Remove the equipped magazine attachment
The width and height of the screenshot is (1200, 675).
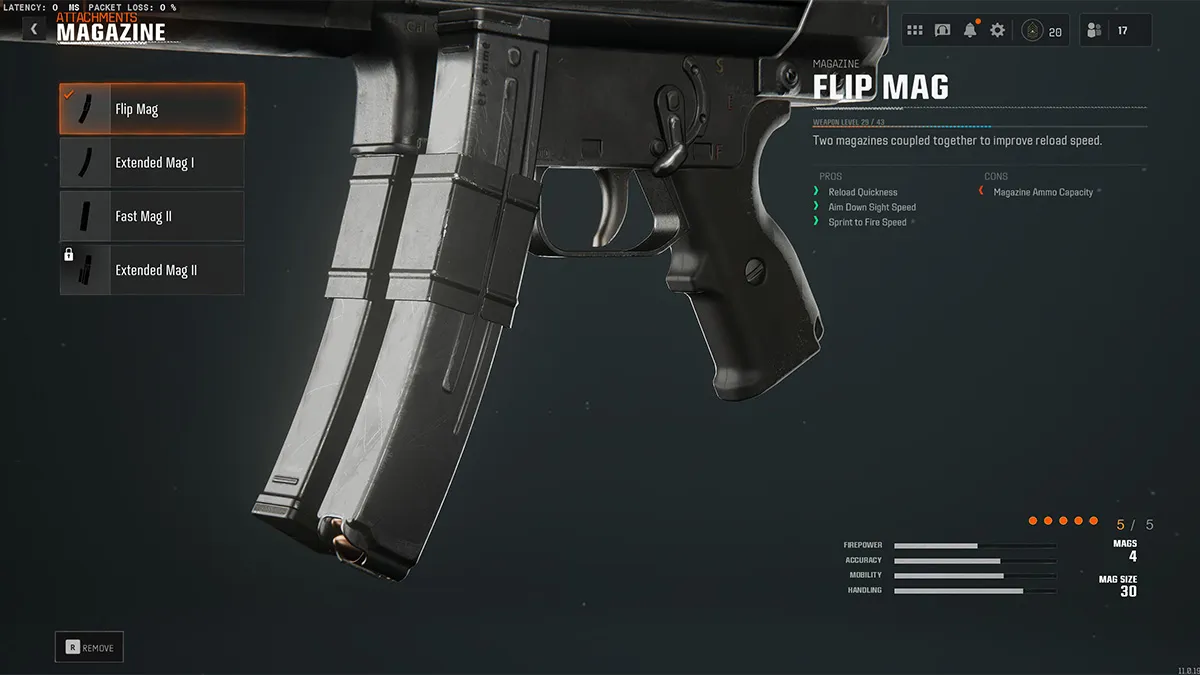tap(89, 647)
